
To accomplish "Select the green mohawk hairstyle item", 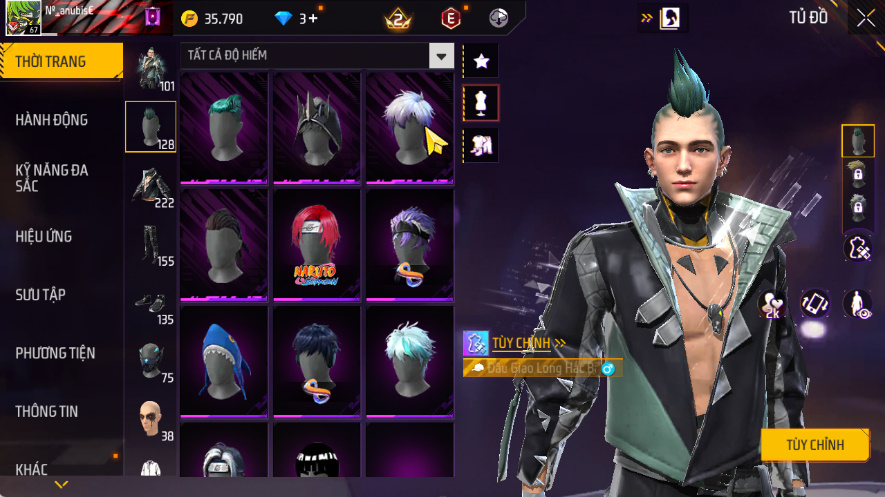I will click(x=224, y=127).
